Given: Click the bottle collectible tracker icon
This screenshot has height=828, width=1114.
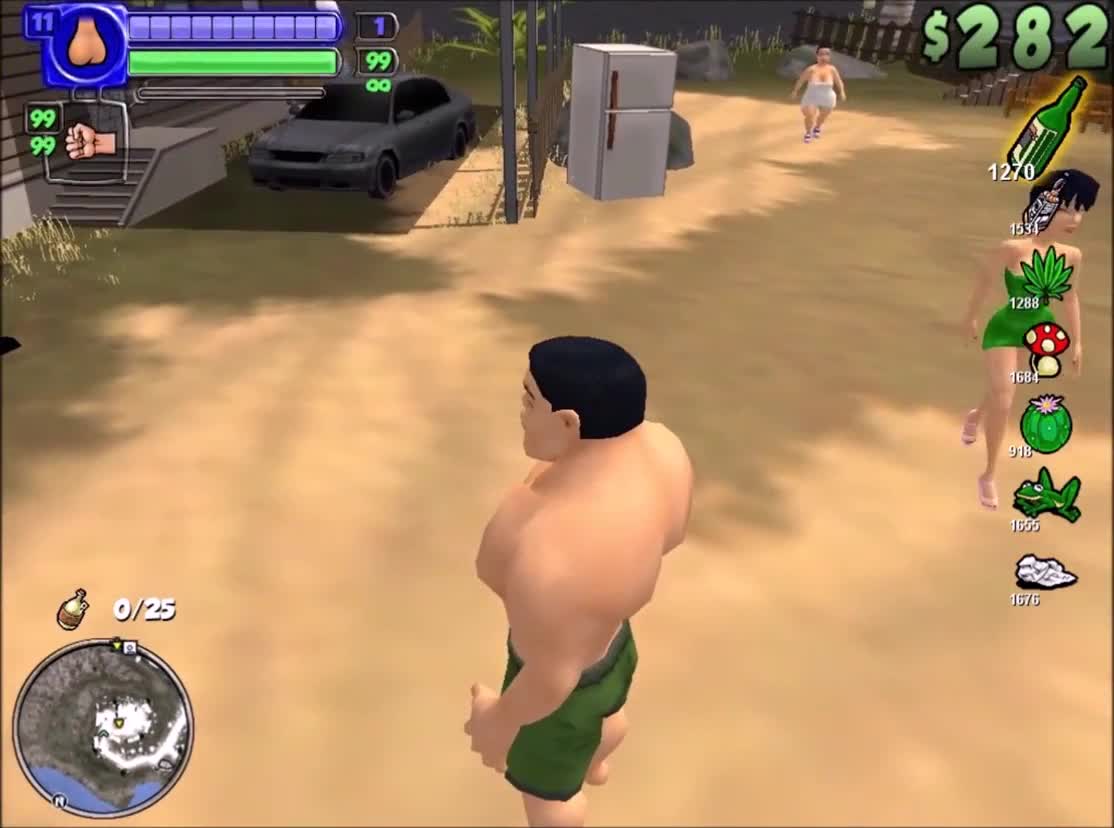Looking at the screenshot, I should tap(72, 610).
